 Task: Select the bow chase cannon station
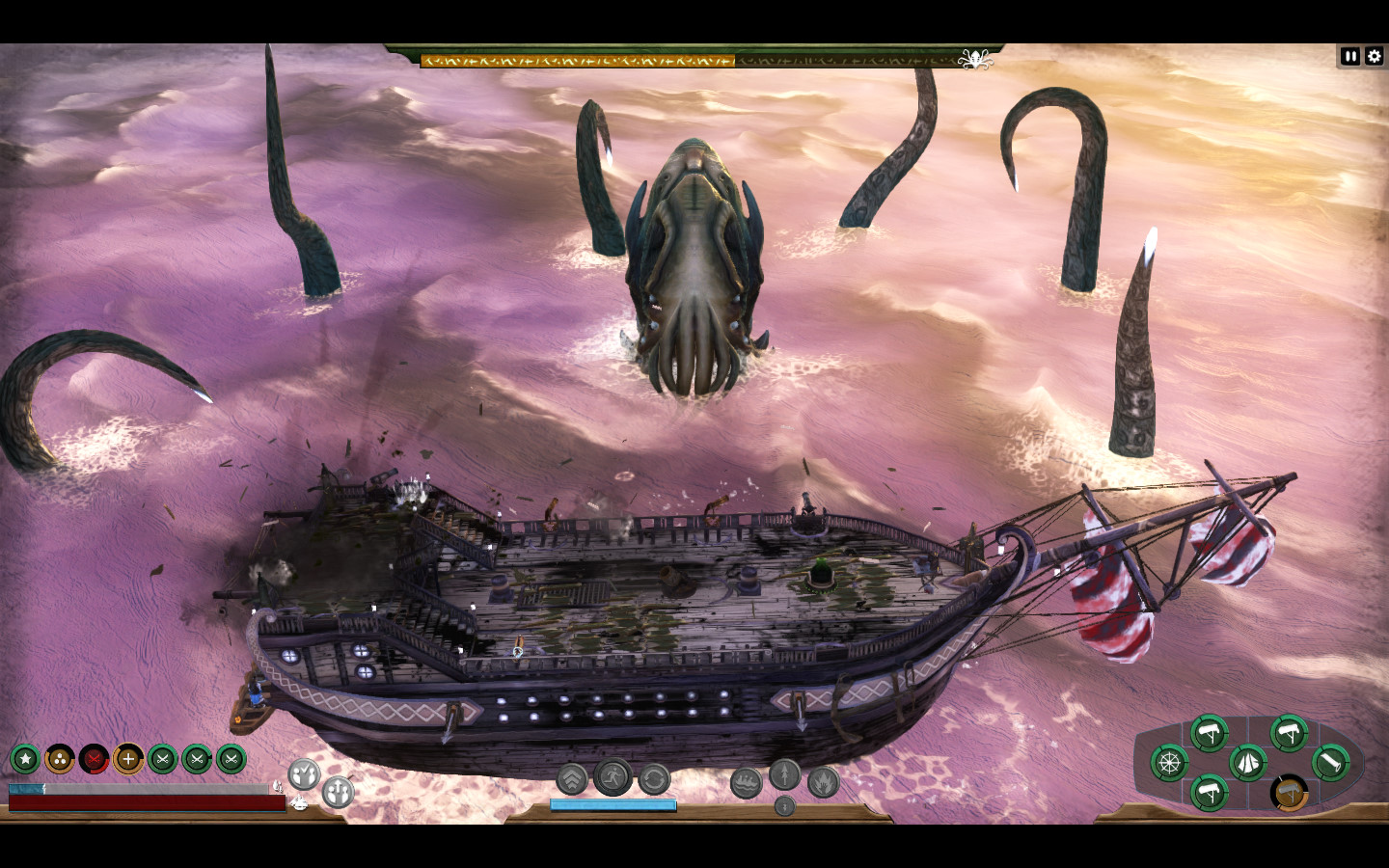click(1331, 763)
